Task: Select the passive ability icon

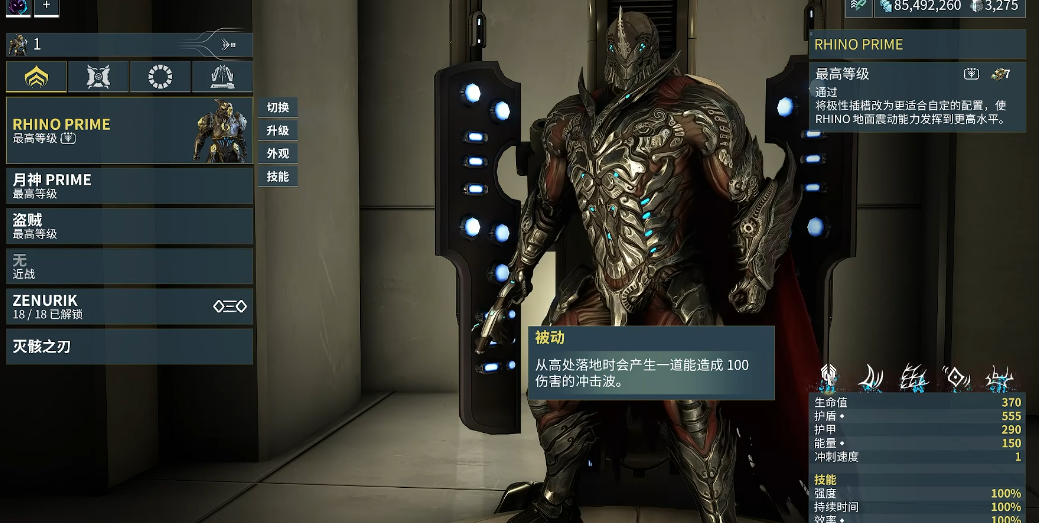Action: (828, 378)
